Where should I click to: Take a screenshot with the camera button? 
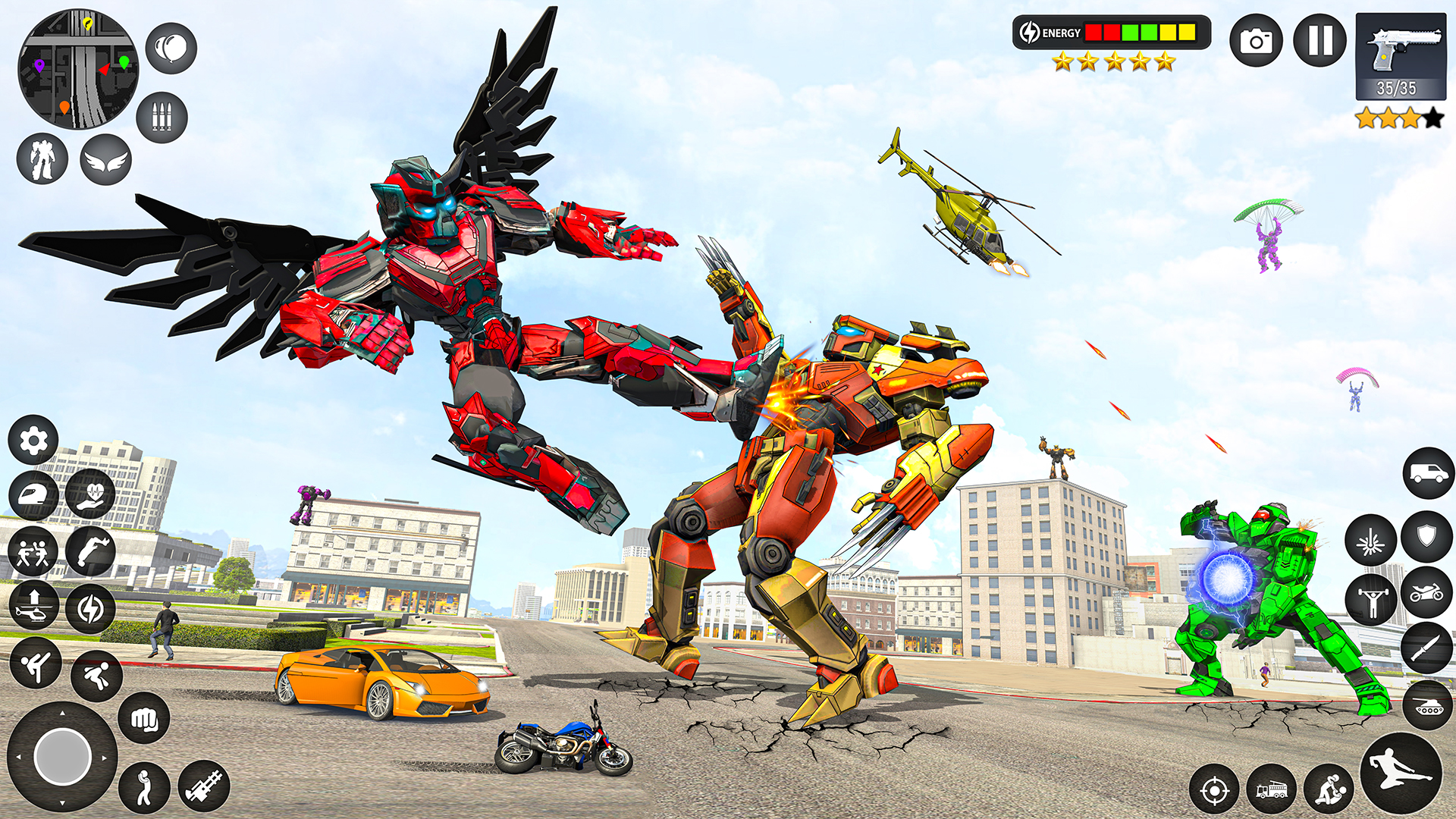coord(1258,40)
